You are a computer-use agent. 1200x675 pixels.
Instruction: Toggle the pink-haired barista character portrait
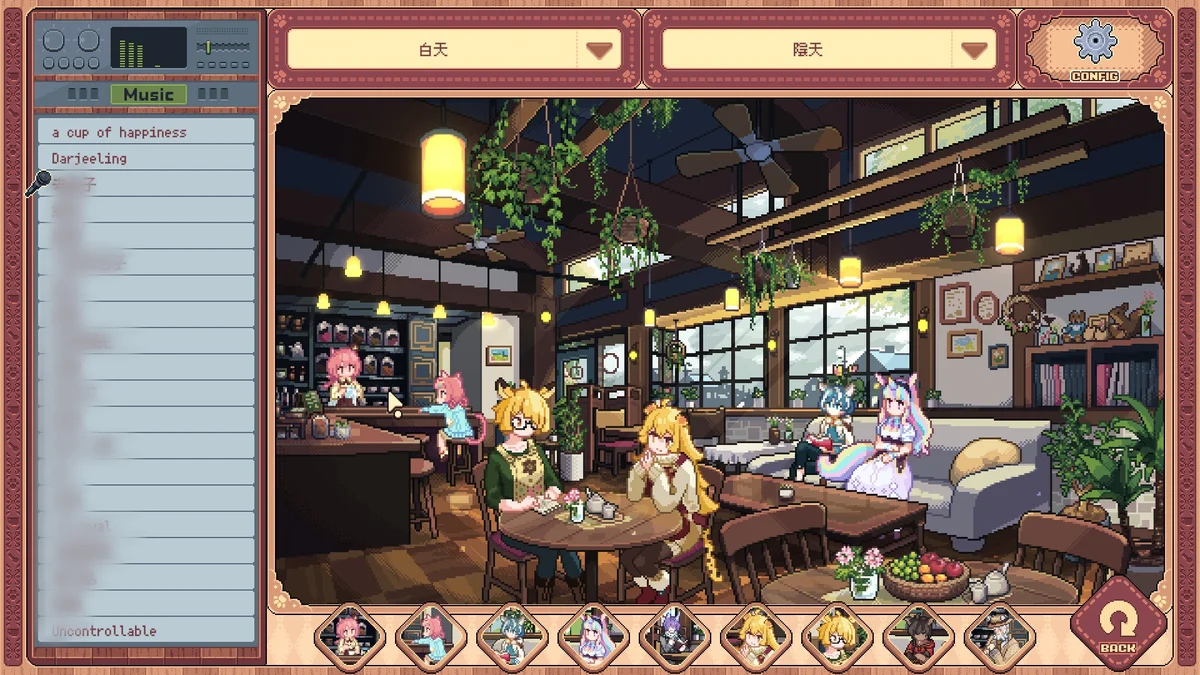pyautogui.click(x=349, y=637)
